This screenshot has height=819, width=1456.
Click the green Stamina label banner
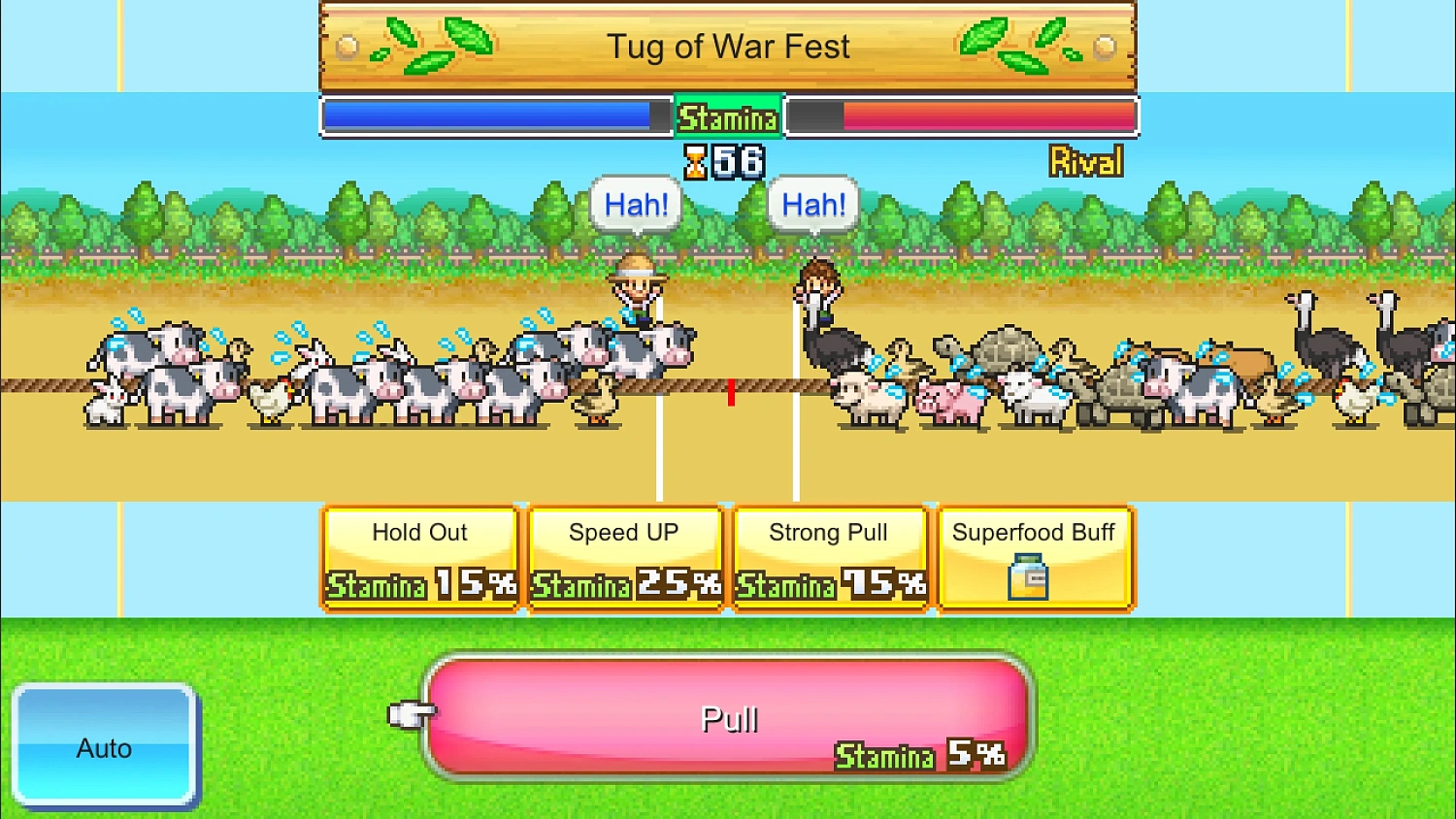tap(728, 116)
